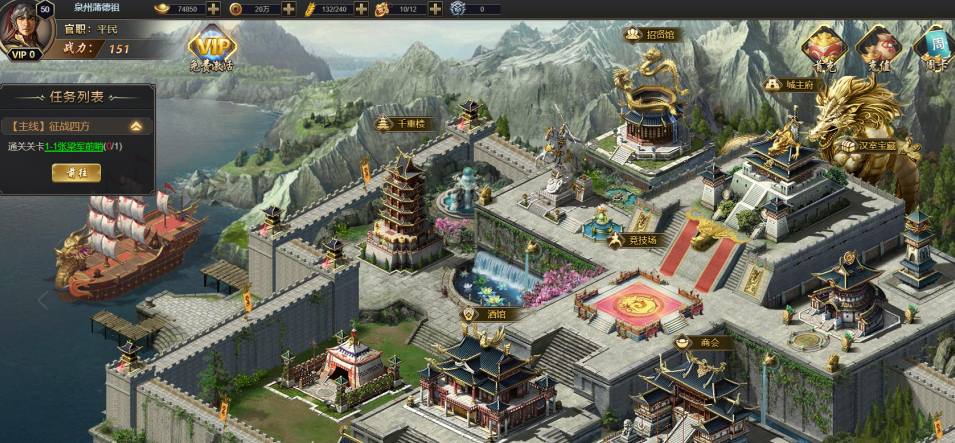Image resolution: width=955 pixels, height=443 pixels.
Task: Add more silver ingots with the plus button
Action: [213, 9]
